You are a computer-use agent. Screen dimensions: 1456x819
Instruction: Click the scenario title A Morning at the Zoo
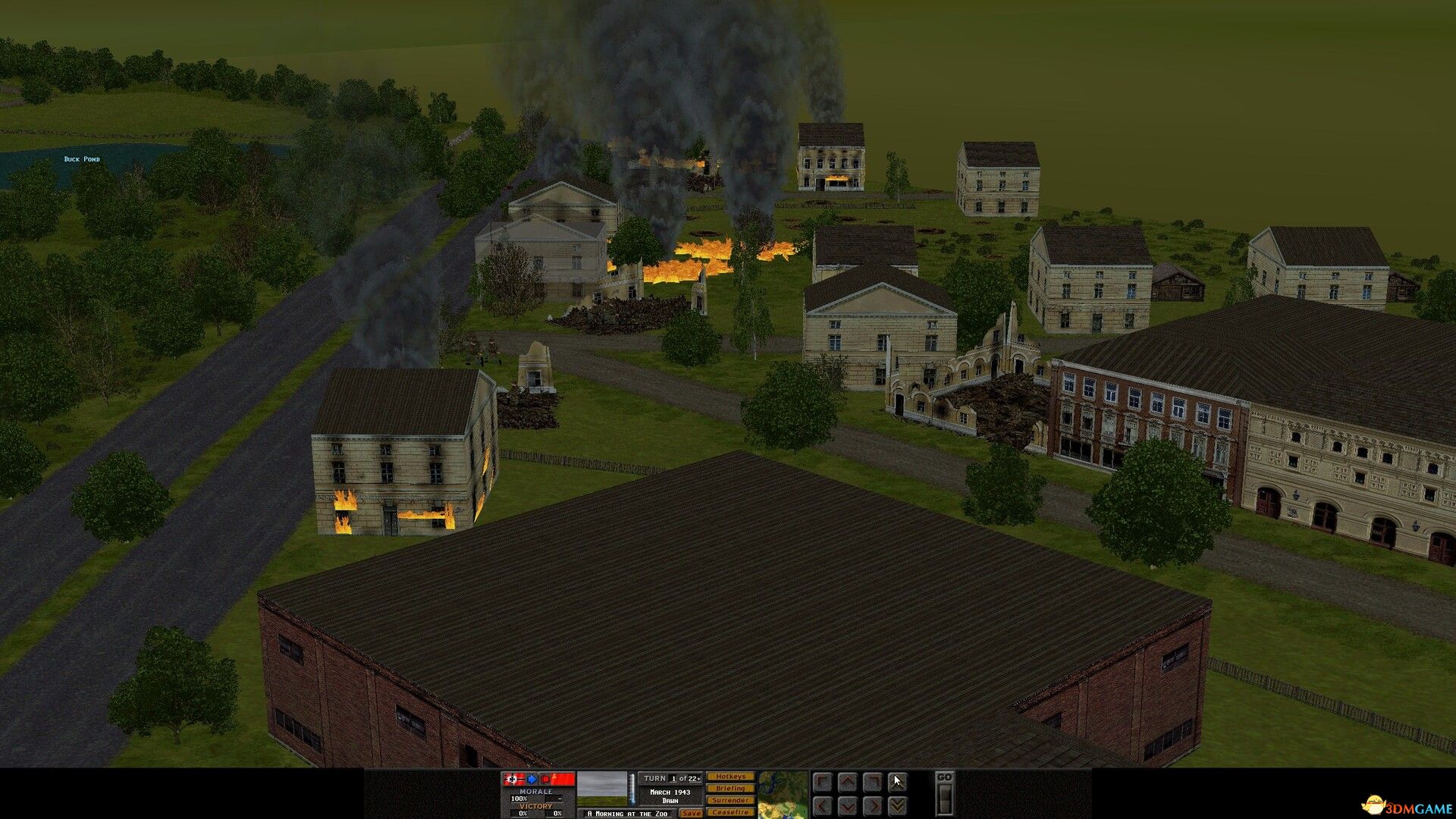point(627,813)
